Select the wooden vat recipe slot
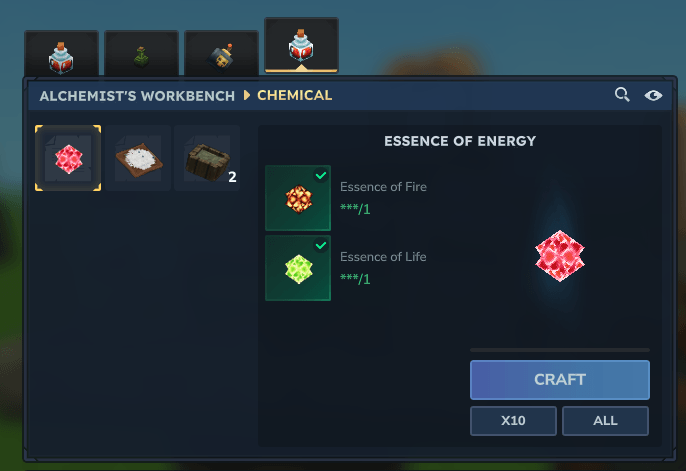Viewport: 686px width, 471px height. (x=207, y=158)
